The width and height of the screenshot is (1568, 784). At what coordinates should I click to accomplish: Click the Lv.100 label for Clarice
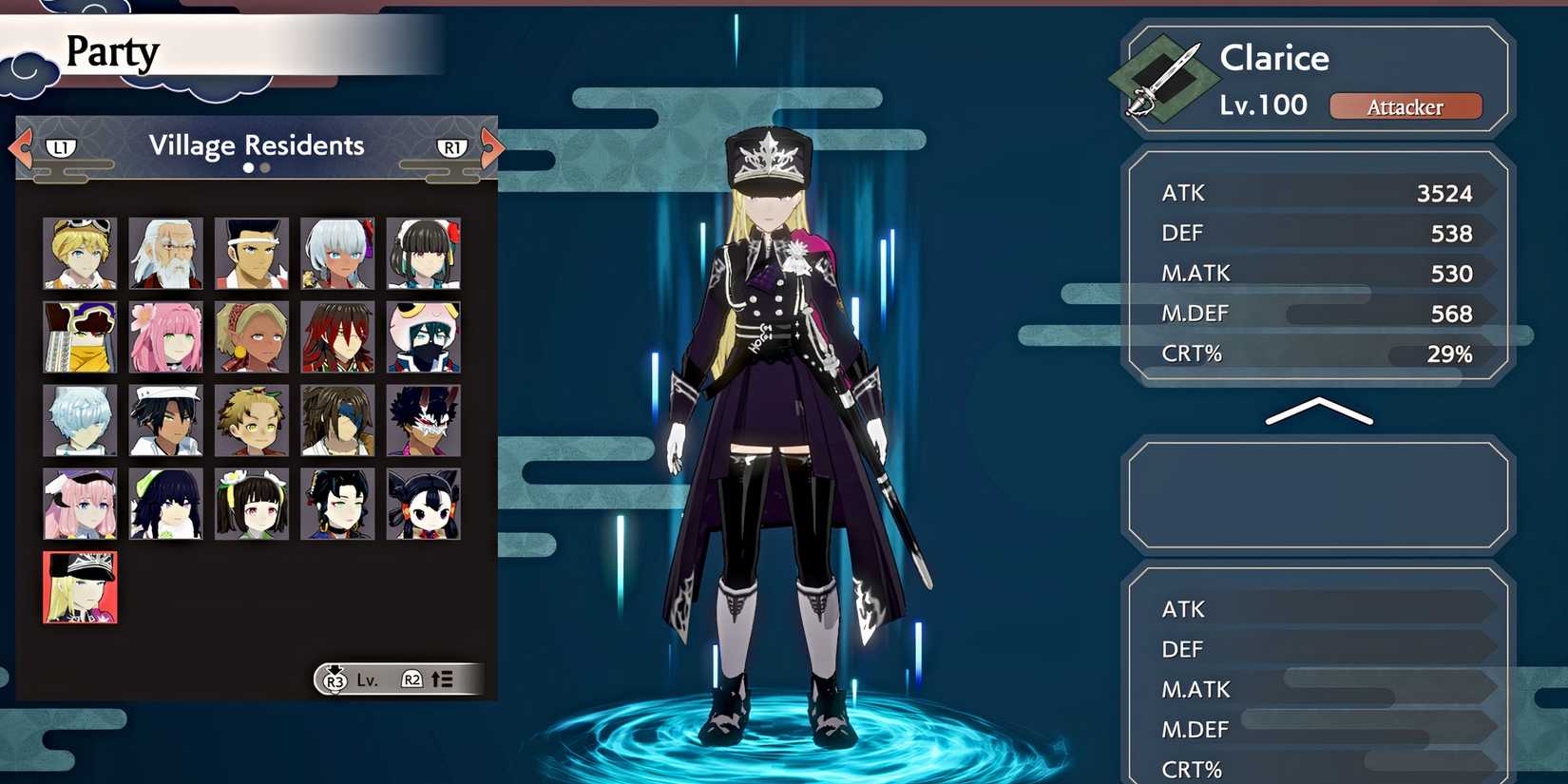click(x=1261, y=105)
